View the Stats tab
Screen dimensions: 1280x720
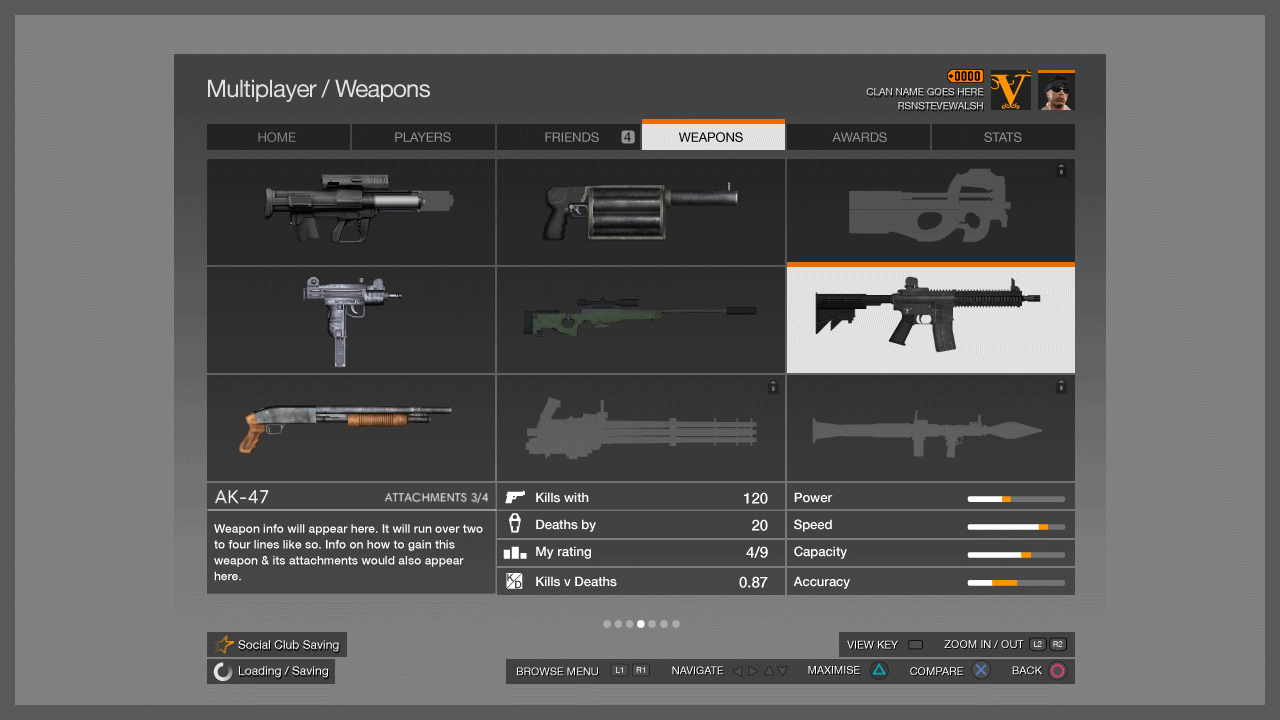1003,137
